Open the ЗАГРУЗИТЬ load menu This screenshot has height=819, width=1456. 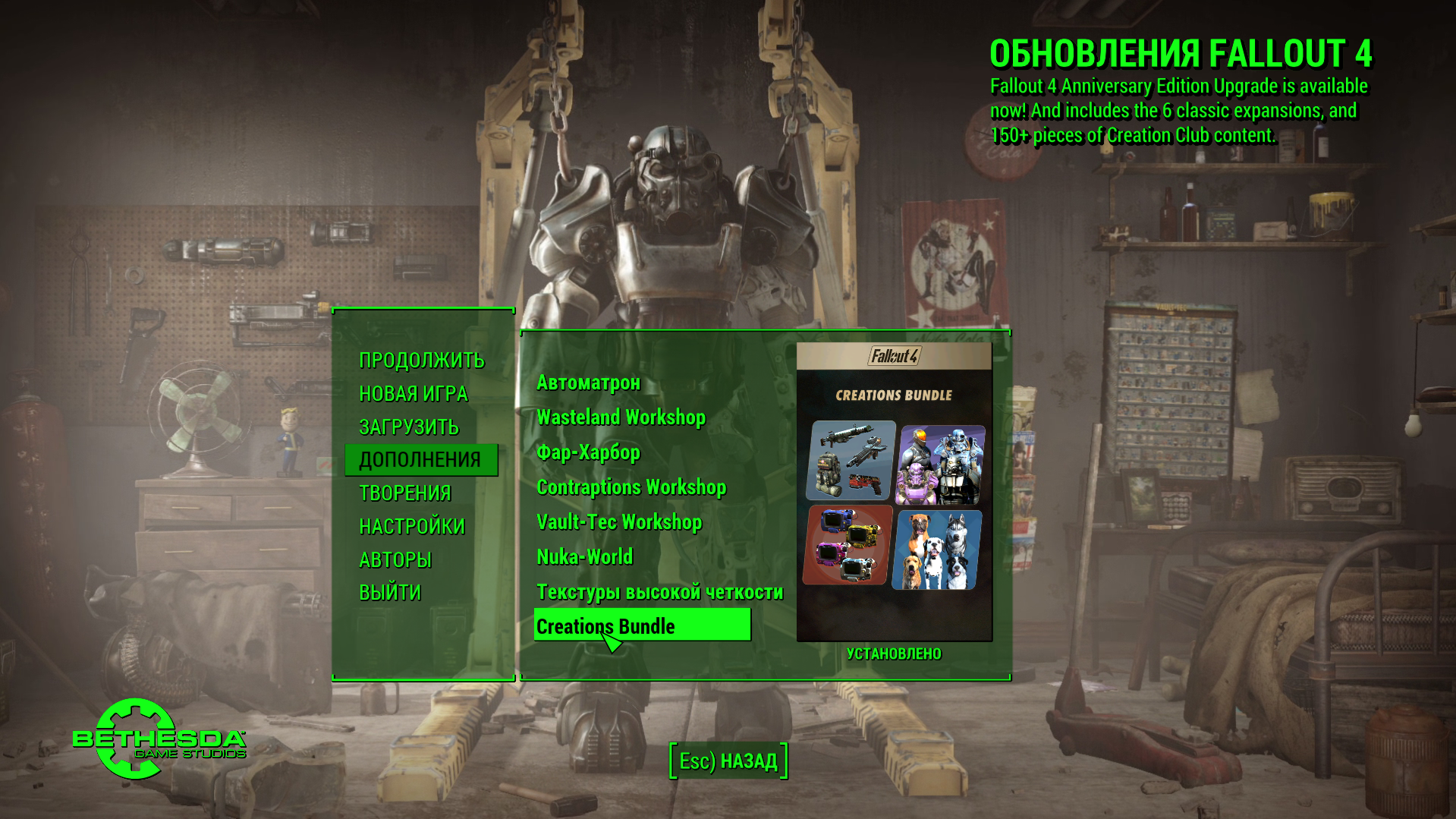pos(408,427)
